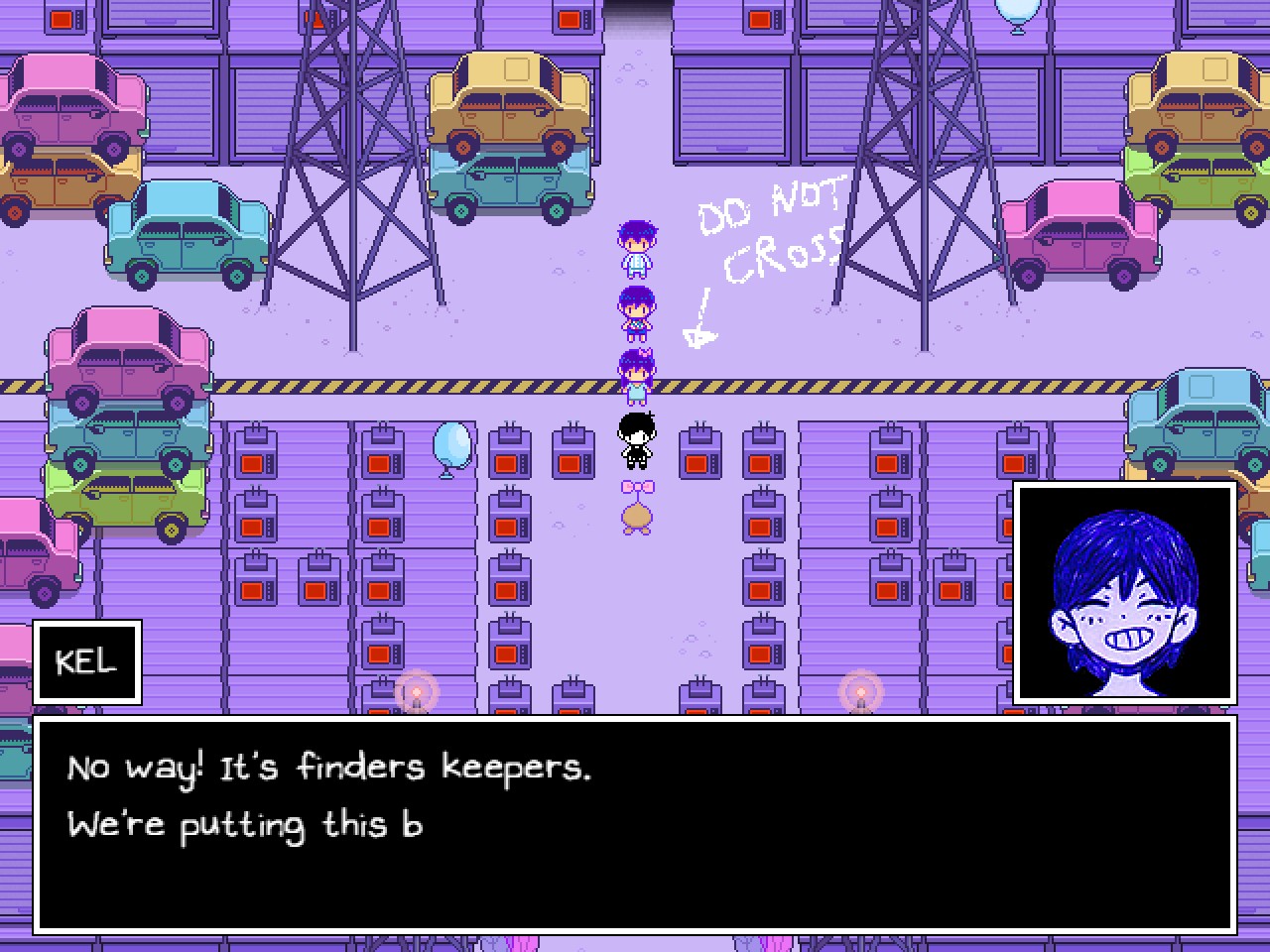Viewport: 1270px width, 952px height.
Task: Click the KEL name label
Action: coord(87,660)
